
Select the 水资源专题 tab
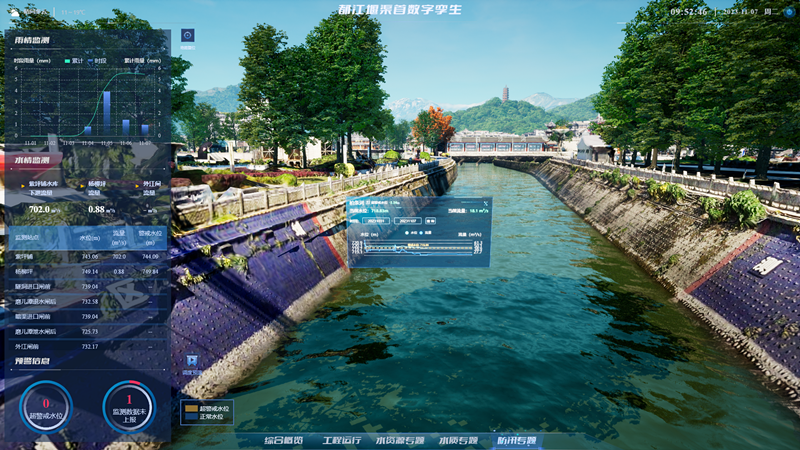pos(399,440)
